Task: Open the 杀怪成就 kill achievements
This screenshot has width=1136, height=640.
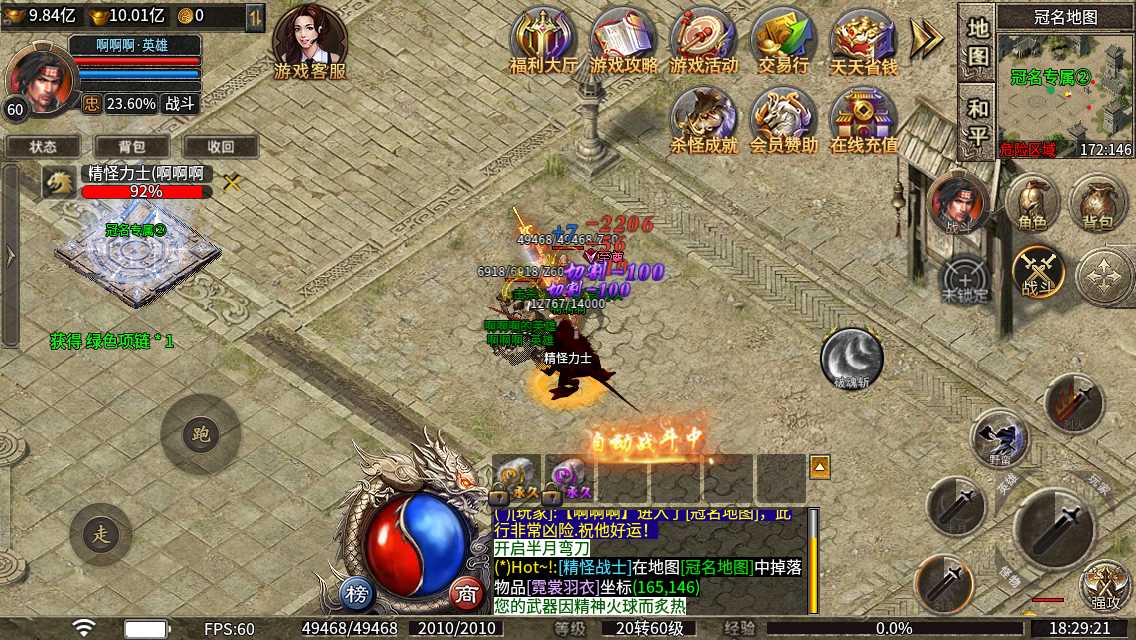Action: 703,120
